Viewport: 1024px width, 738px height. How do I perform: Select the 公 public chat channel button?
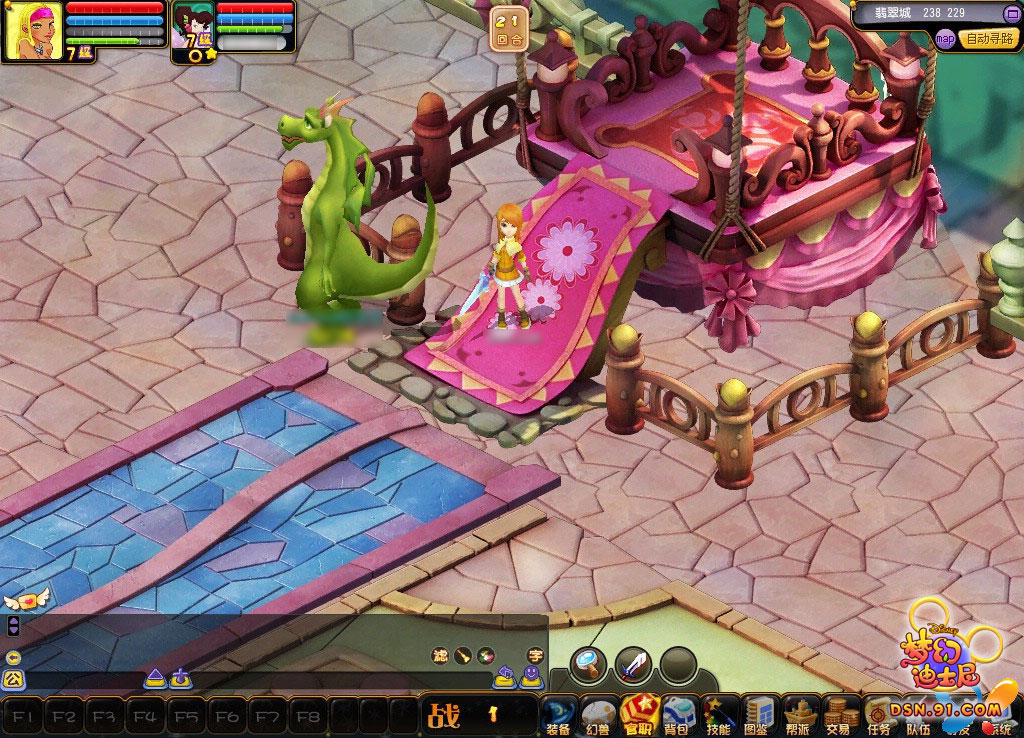(13, 680)
